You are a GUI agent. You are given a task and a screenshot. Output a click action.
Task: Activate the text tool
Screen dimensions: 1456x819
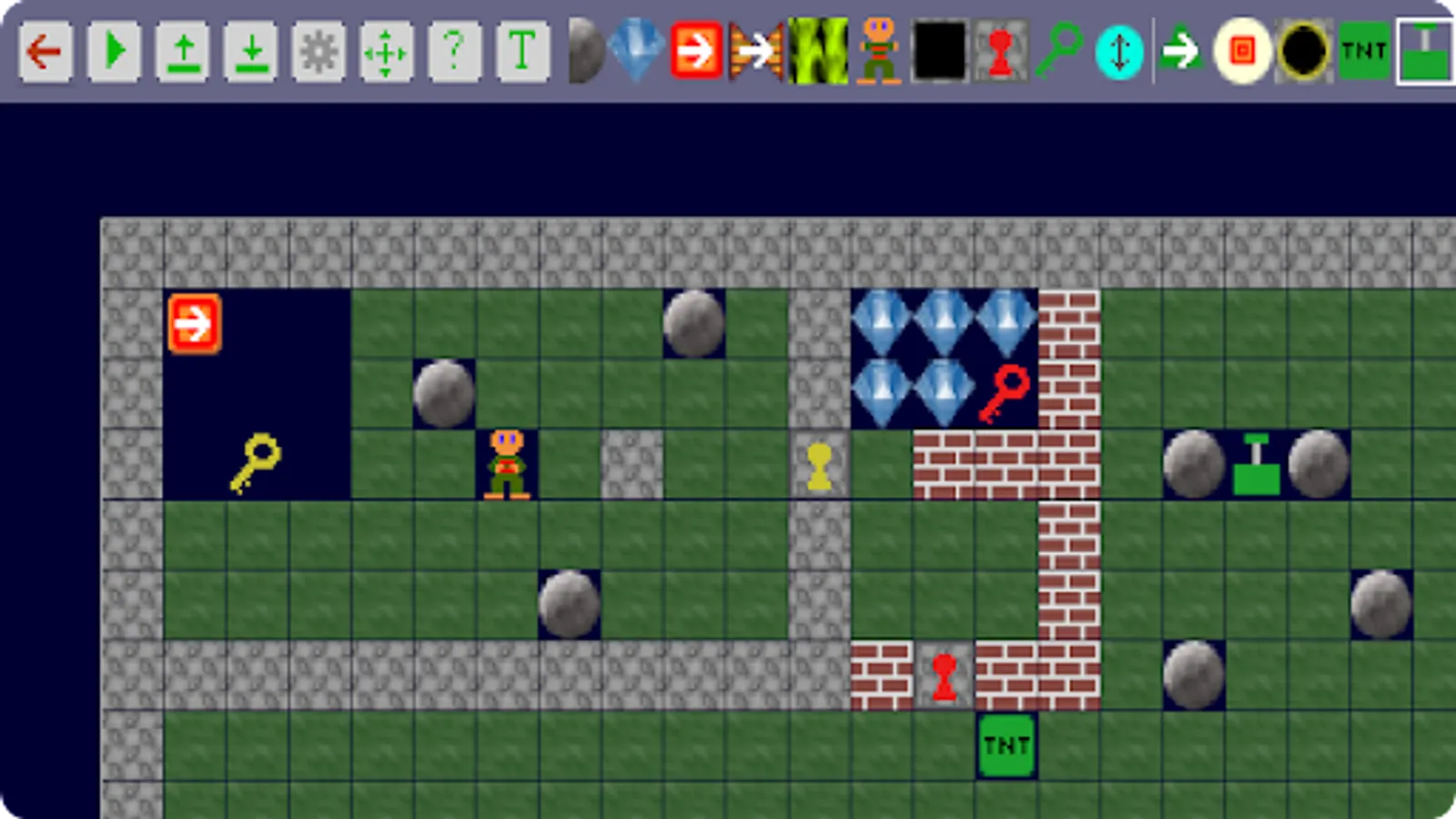pos(521,52)
